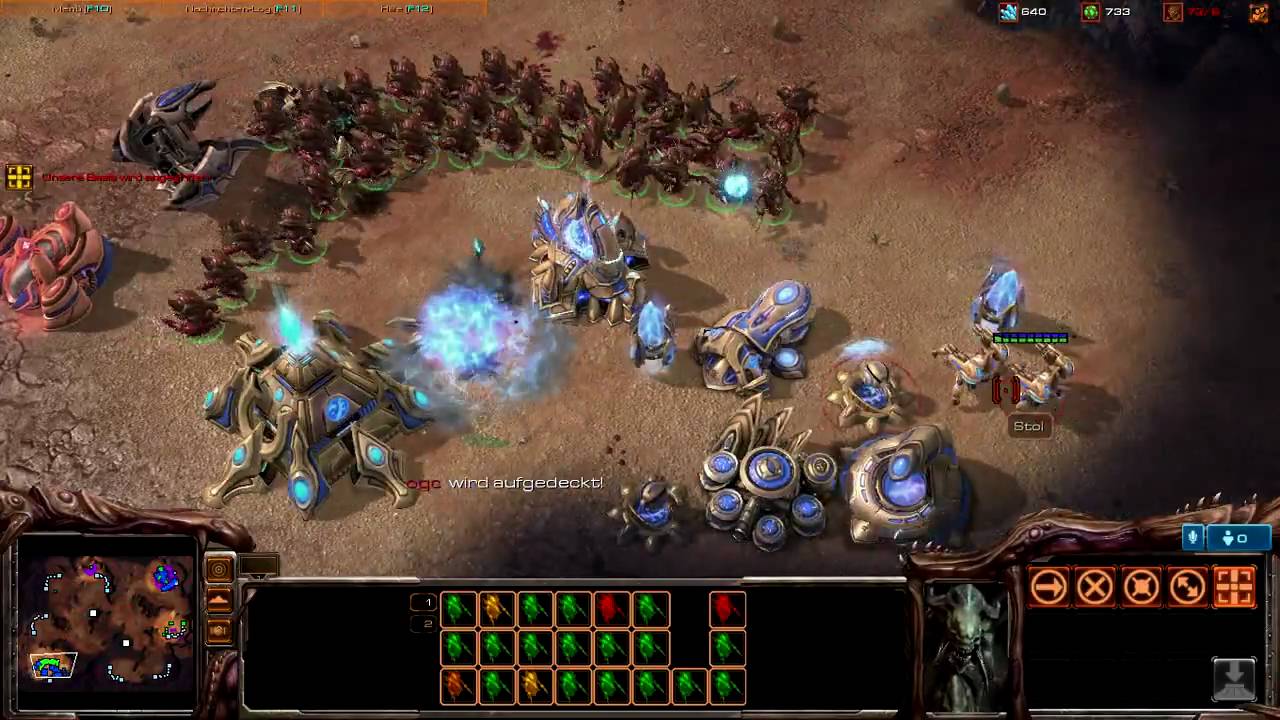The height and width of the screenshot is (720, 1280).
Task: Open the Menü (F10) button
Action: tap(82, 9)
